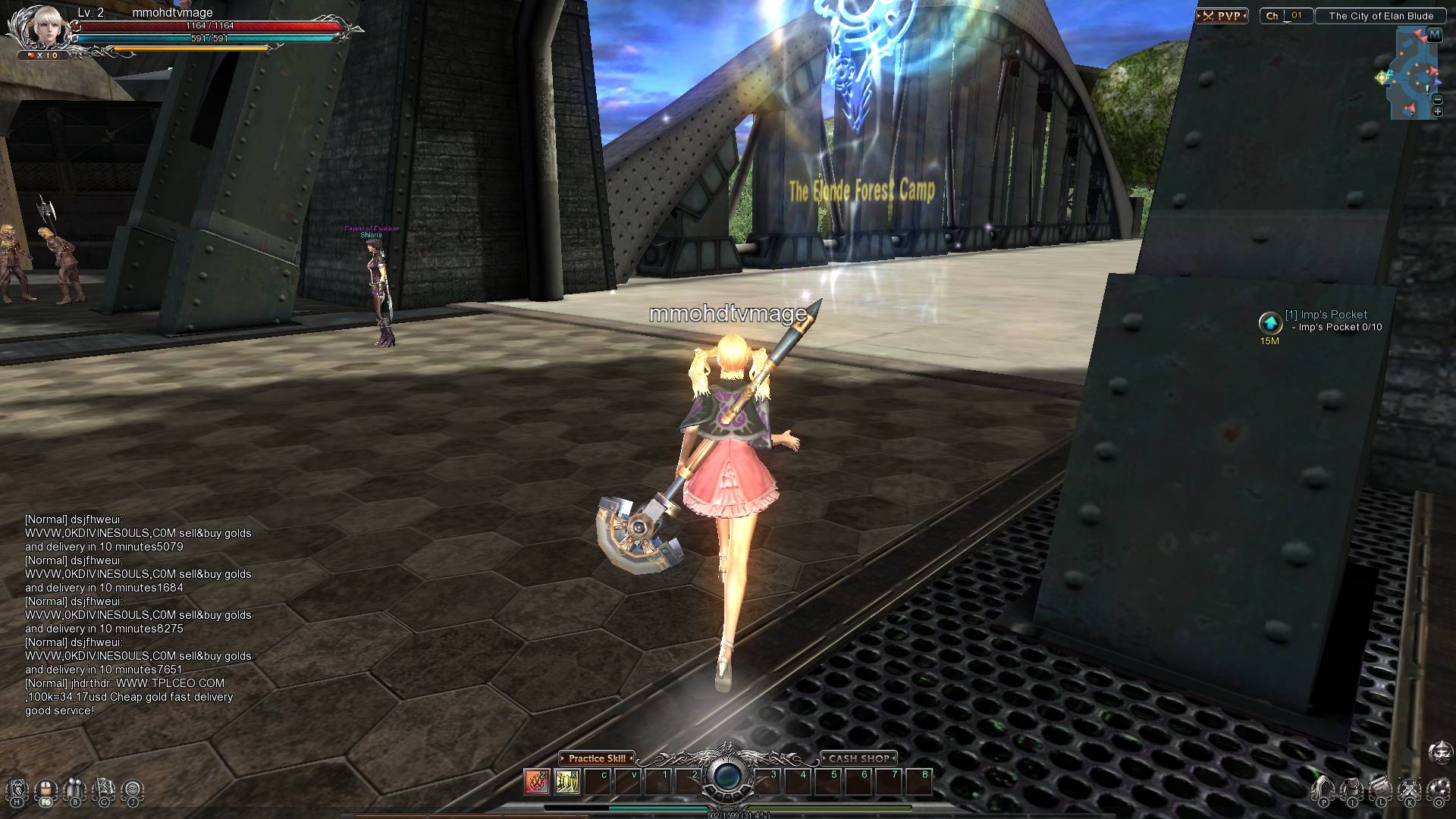Open the Practice Skill panel
1456x819 pixels.
[597, 758]
